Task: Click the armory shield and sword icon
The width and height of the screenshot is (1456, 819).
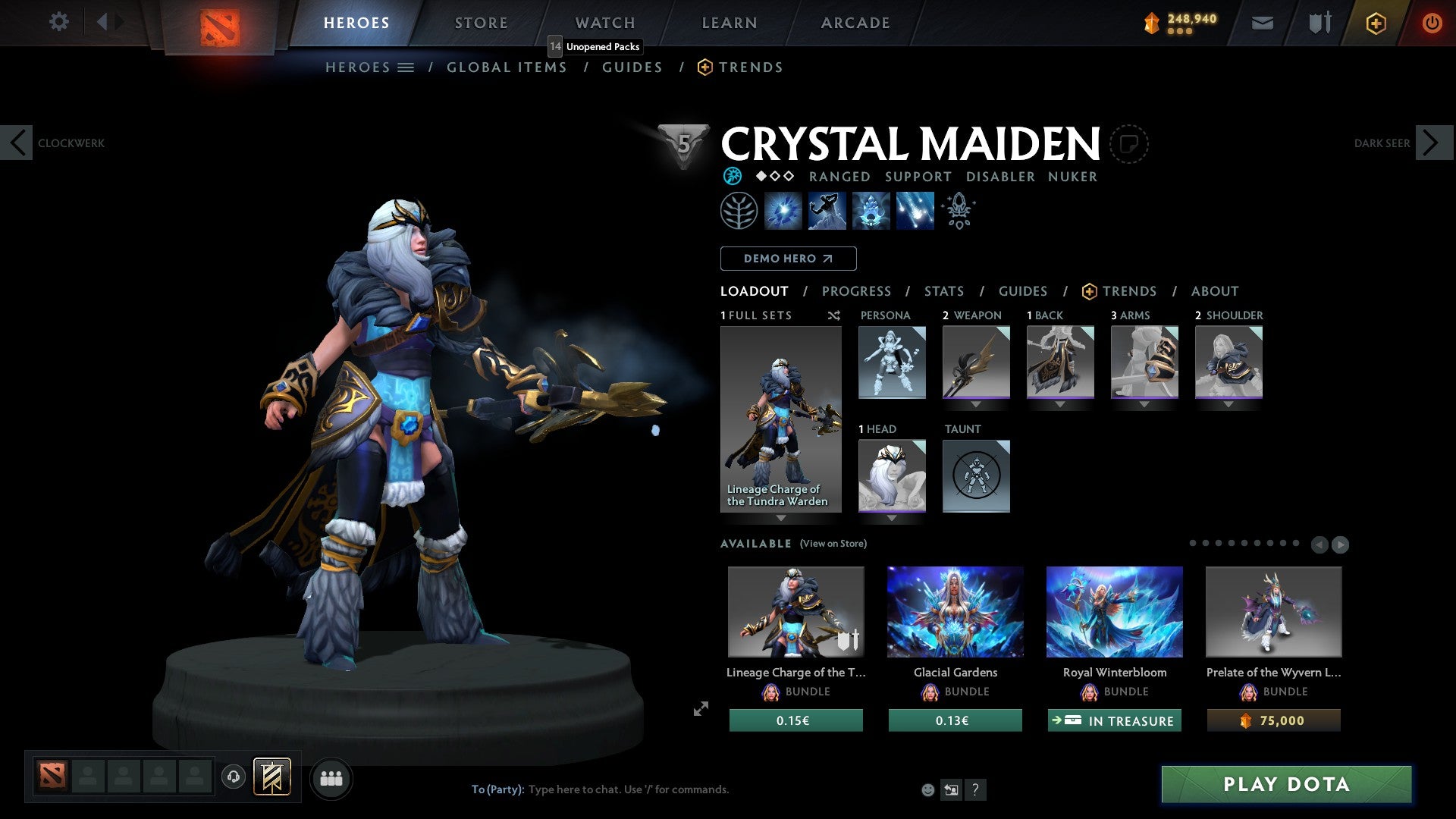Action: 1319,23
